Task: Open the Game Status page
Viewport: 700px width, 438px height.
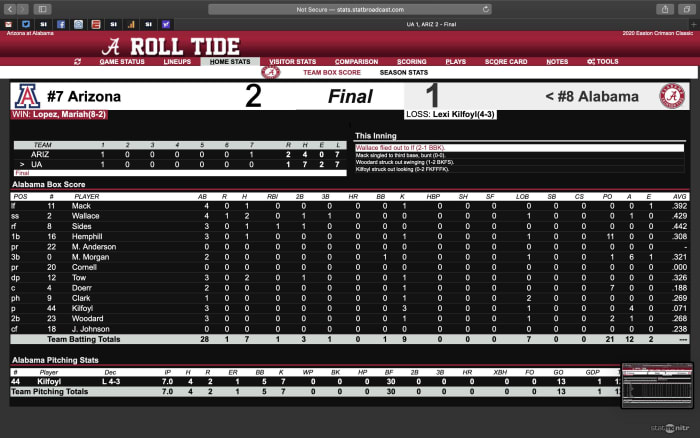Action: click(x=121, y=62)
